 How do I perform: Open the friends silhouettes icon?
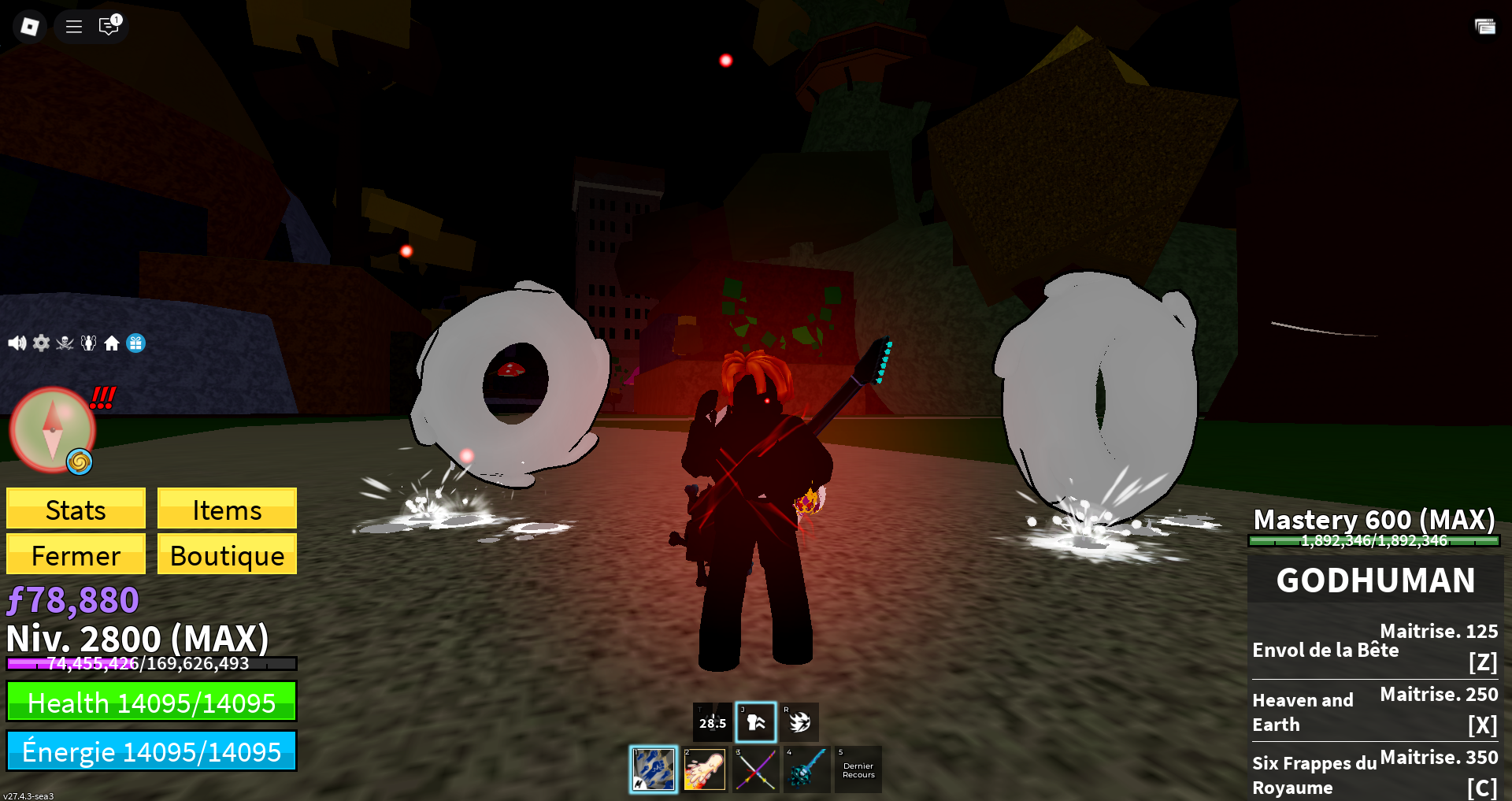click(88, 343)
